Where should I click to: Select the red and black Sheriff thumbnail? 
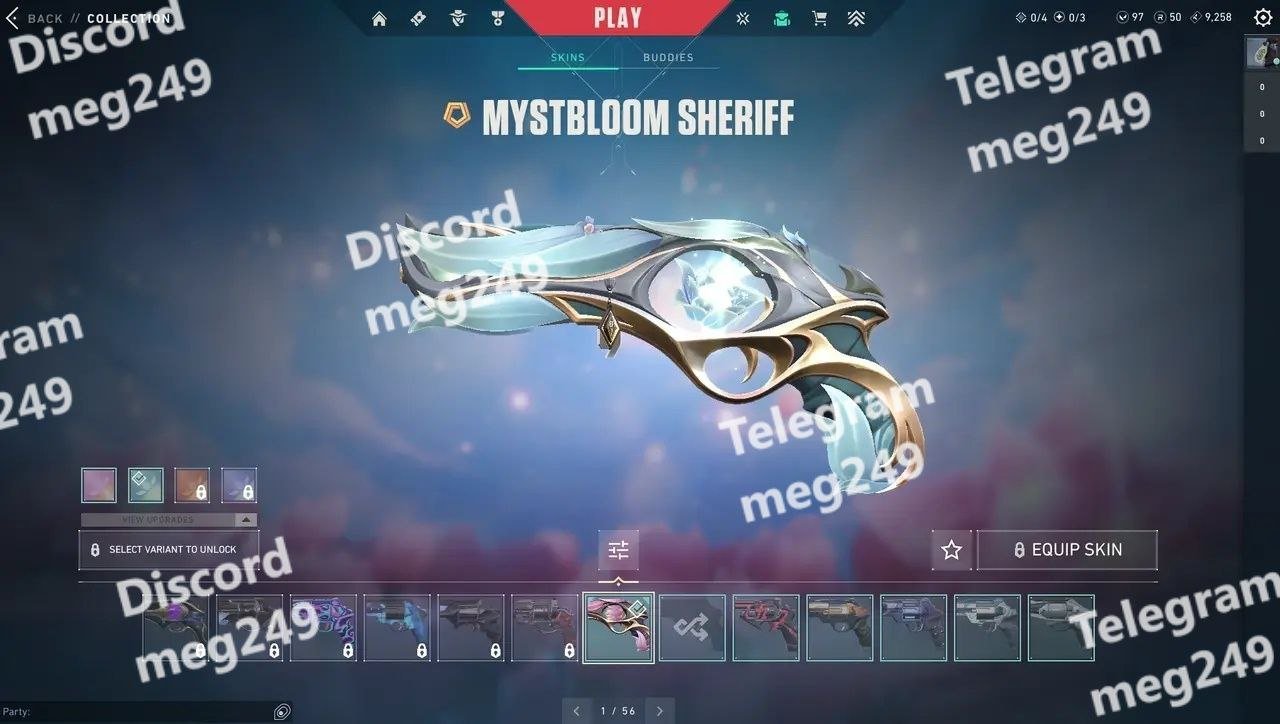766,628
